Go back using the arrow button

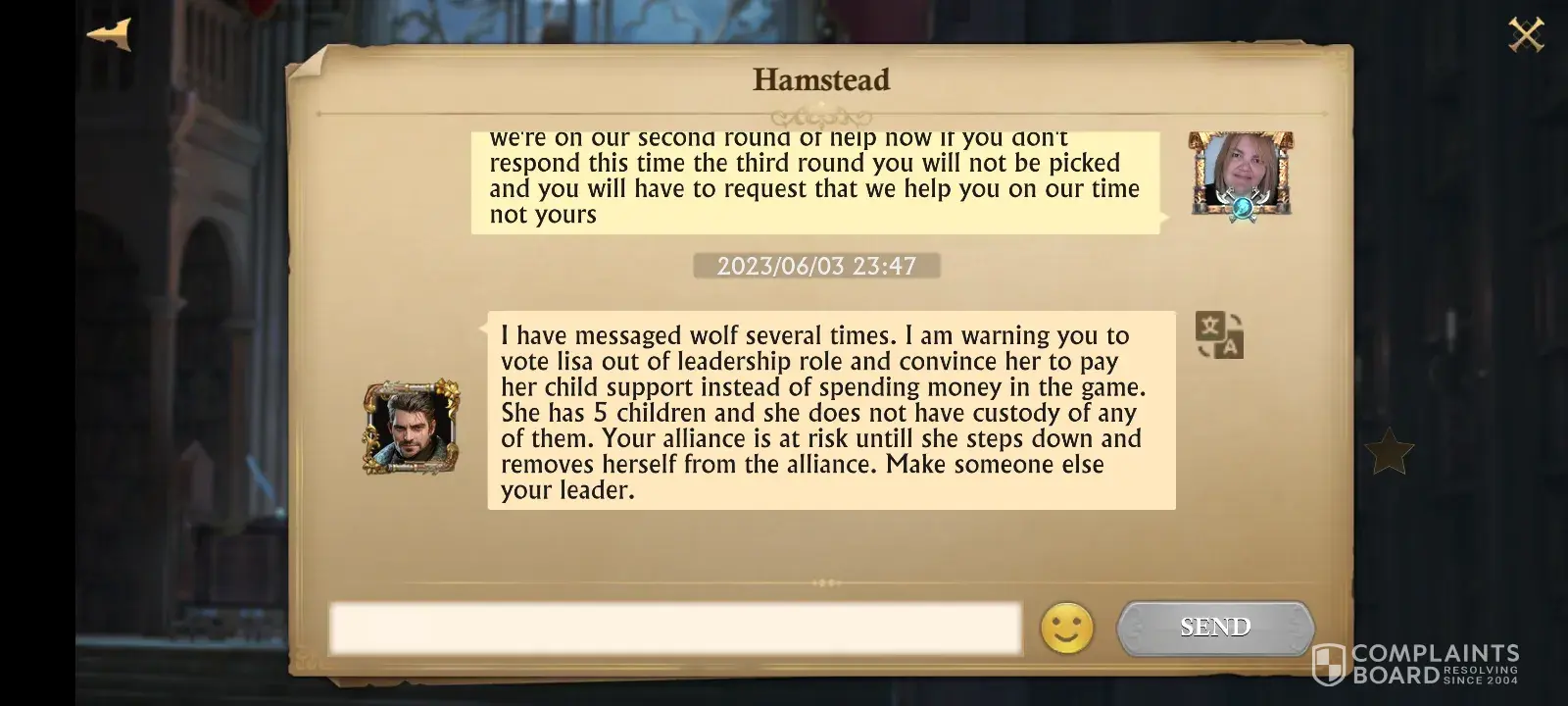pos(110,34)
